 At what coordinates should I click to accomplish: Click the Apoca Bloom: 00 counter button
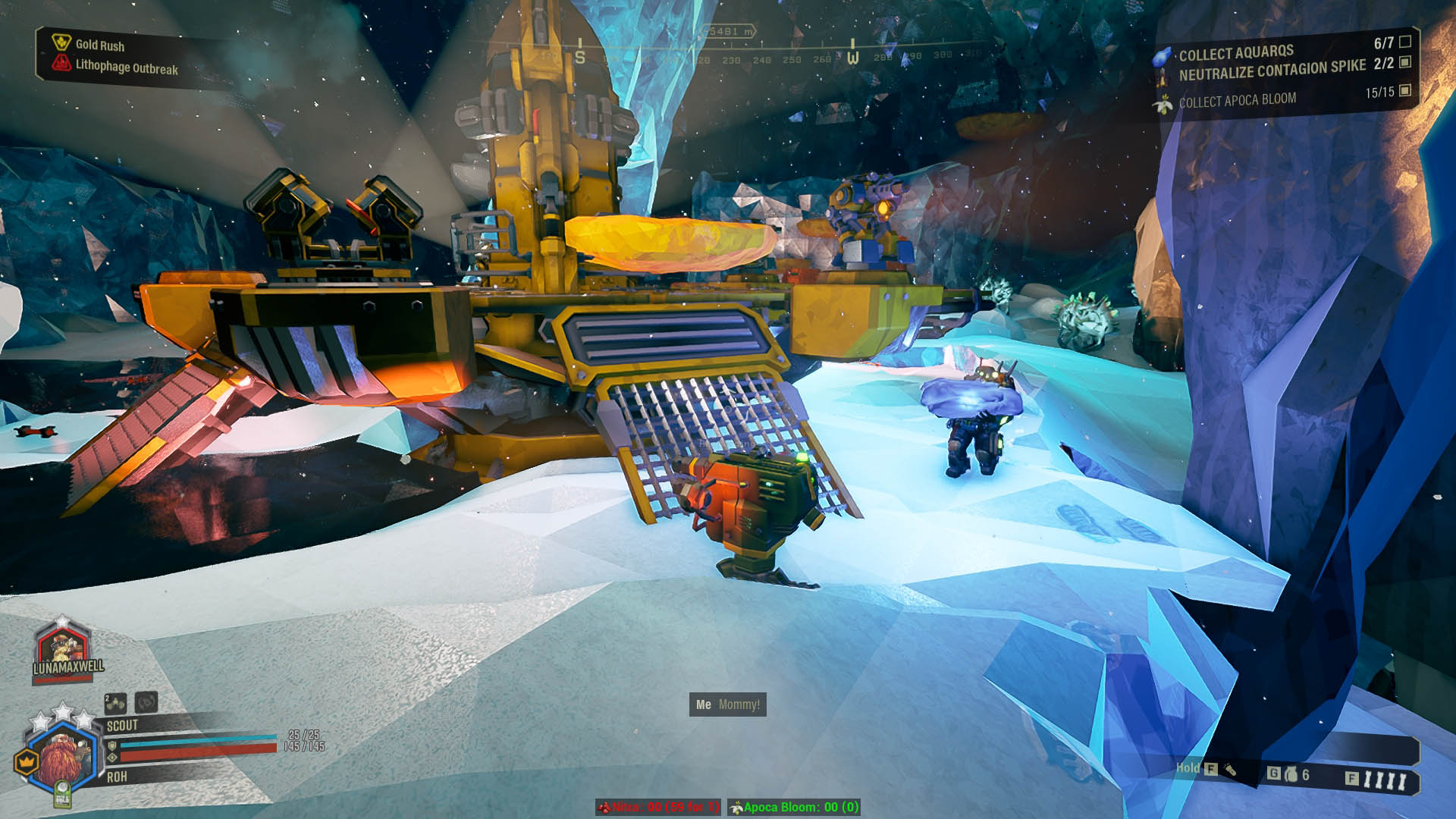(793, 808)
